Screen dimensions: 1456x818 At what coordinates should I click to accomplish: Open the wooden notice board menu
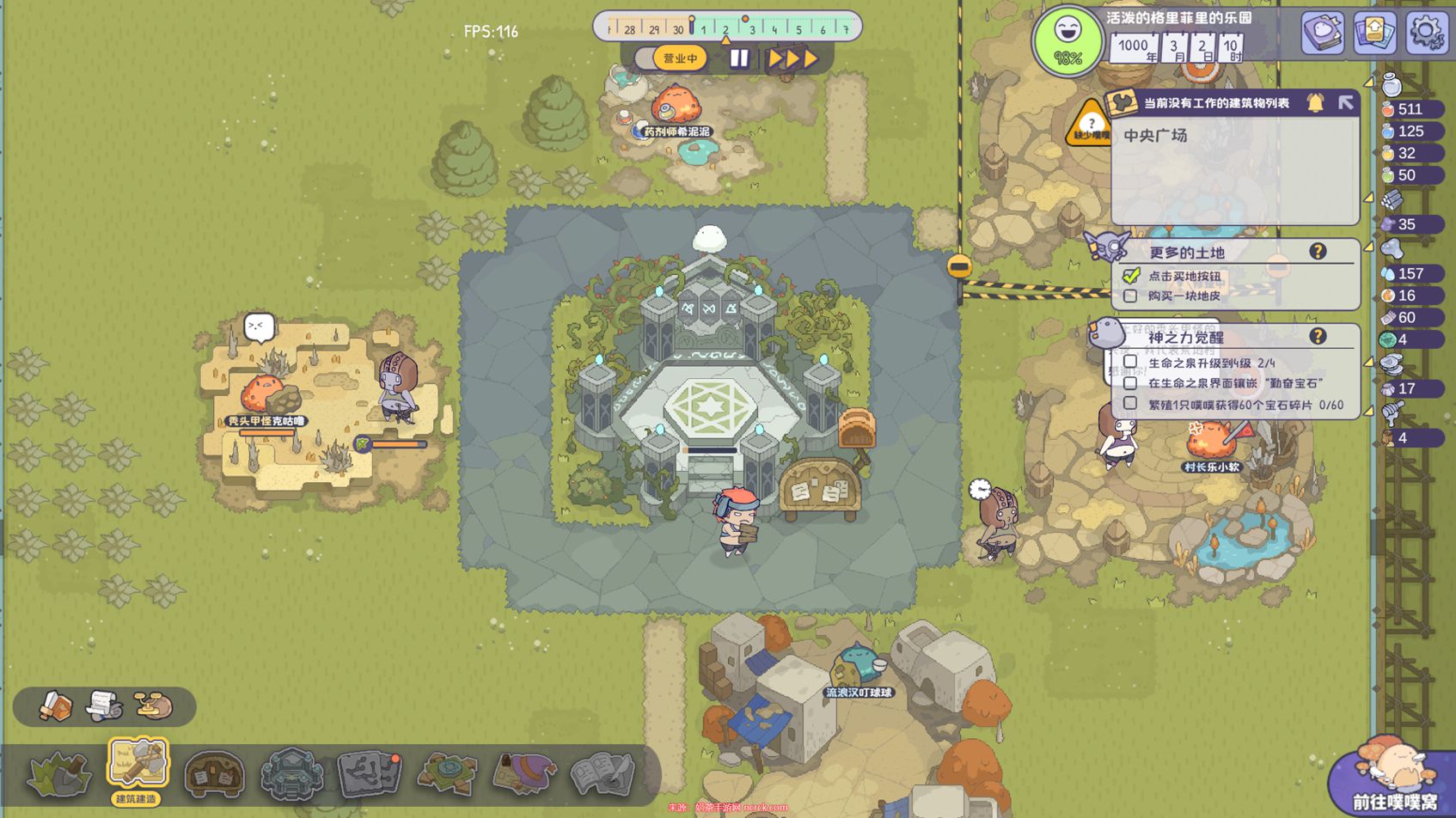click(x=214, y=772)
